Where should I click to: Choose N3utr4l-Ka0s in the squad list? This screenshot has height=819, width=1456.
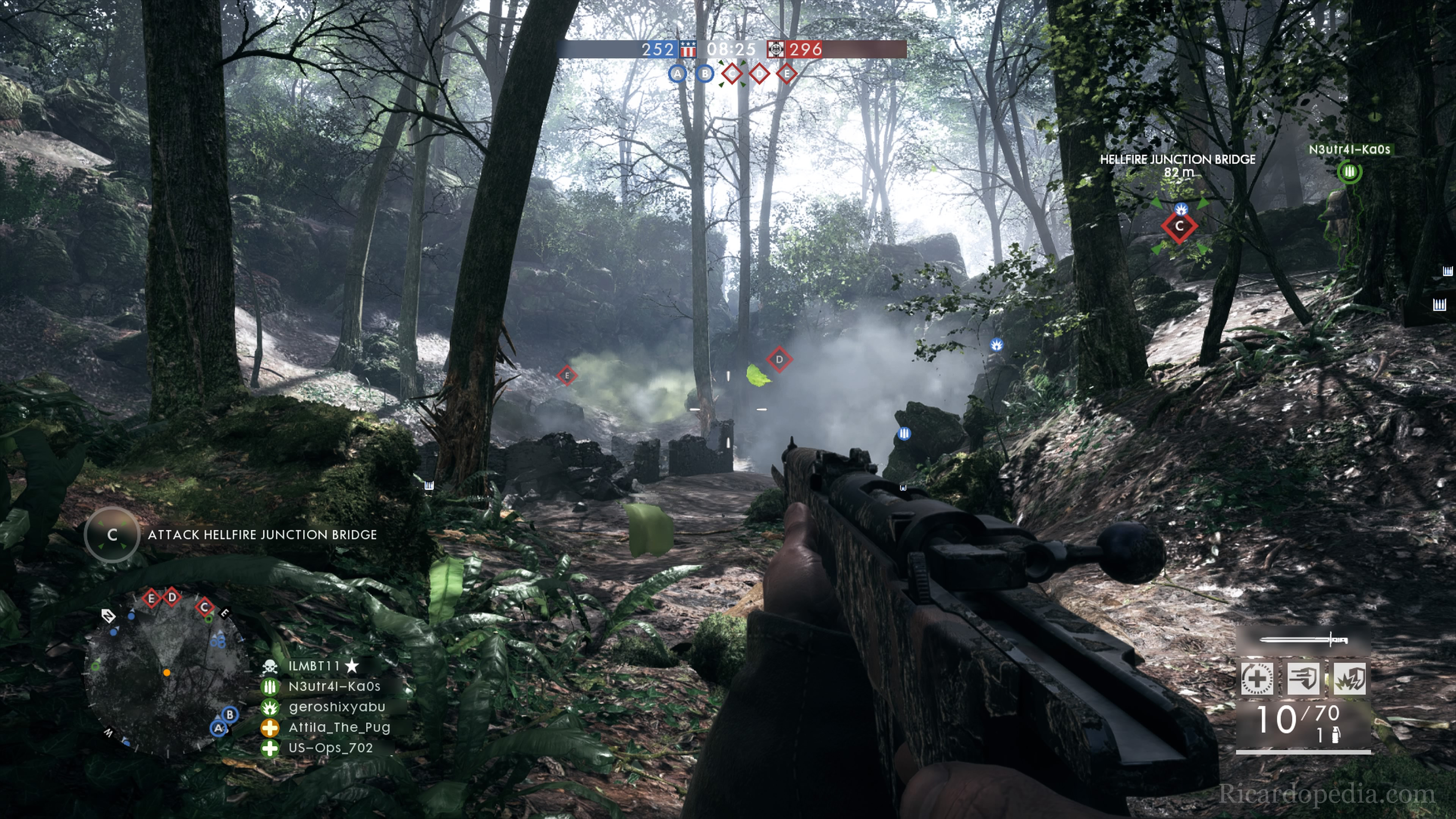tap(334, 686)
